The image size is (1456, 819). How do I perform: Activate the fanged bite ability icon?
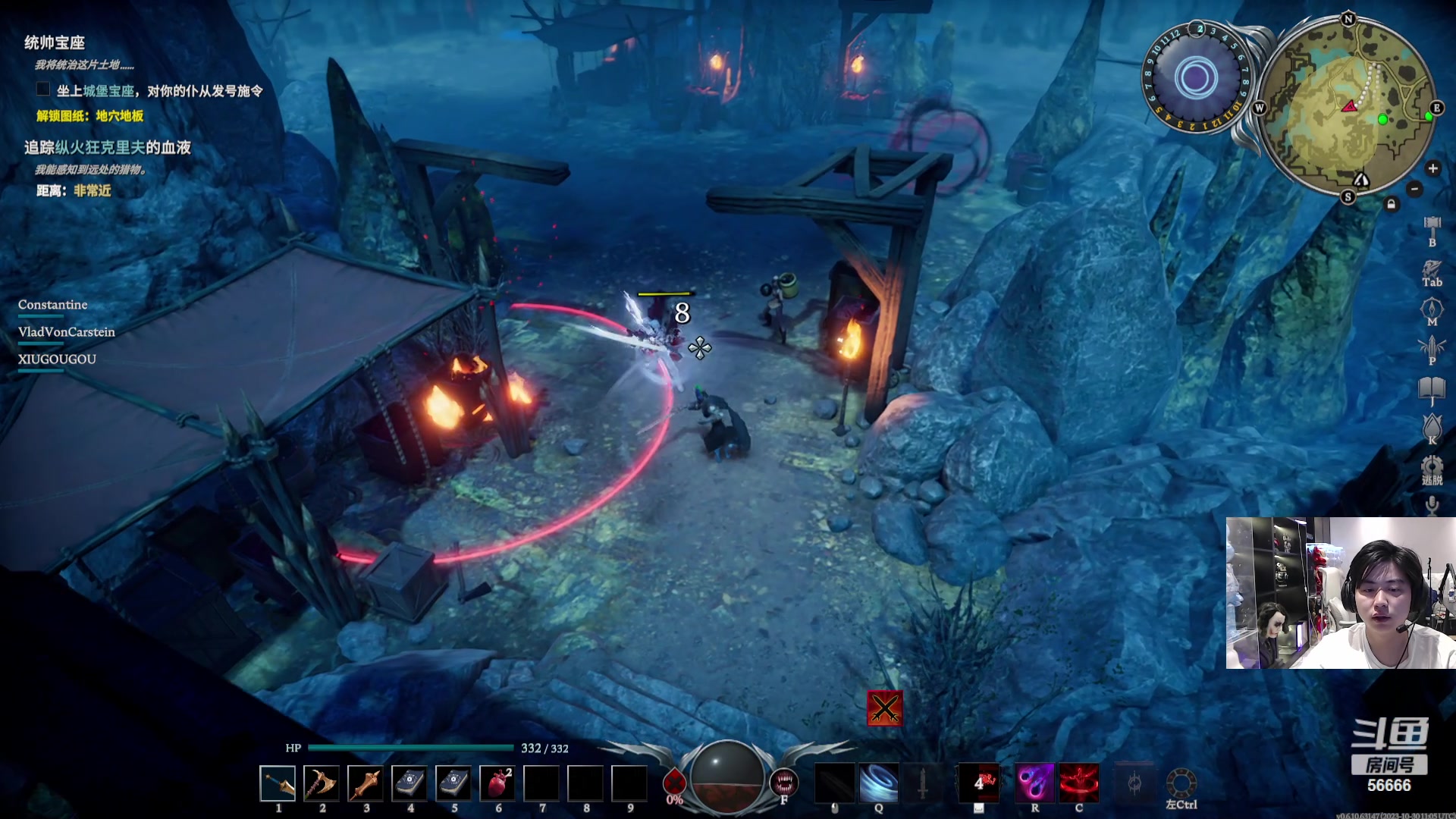pos(783,781)
